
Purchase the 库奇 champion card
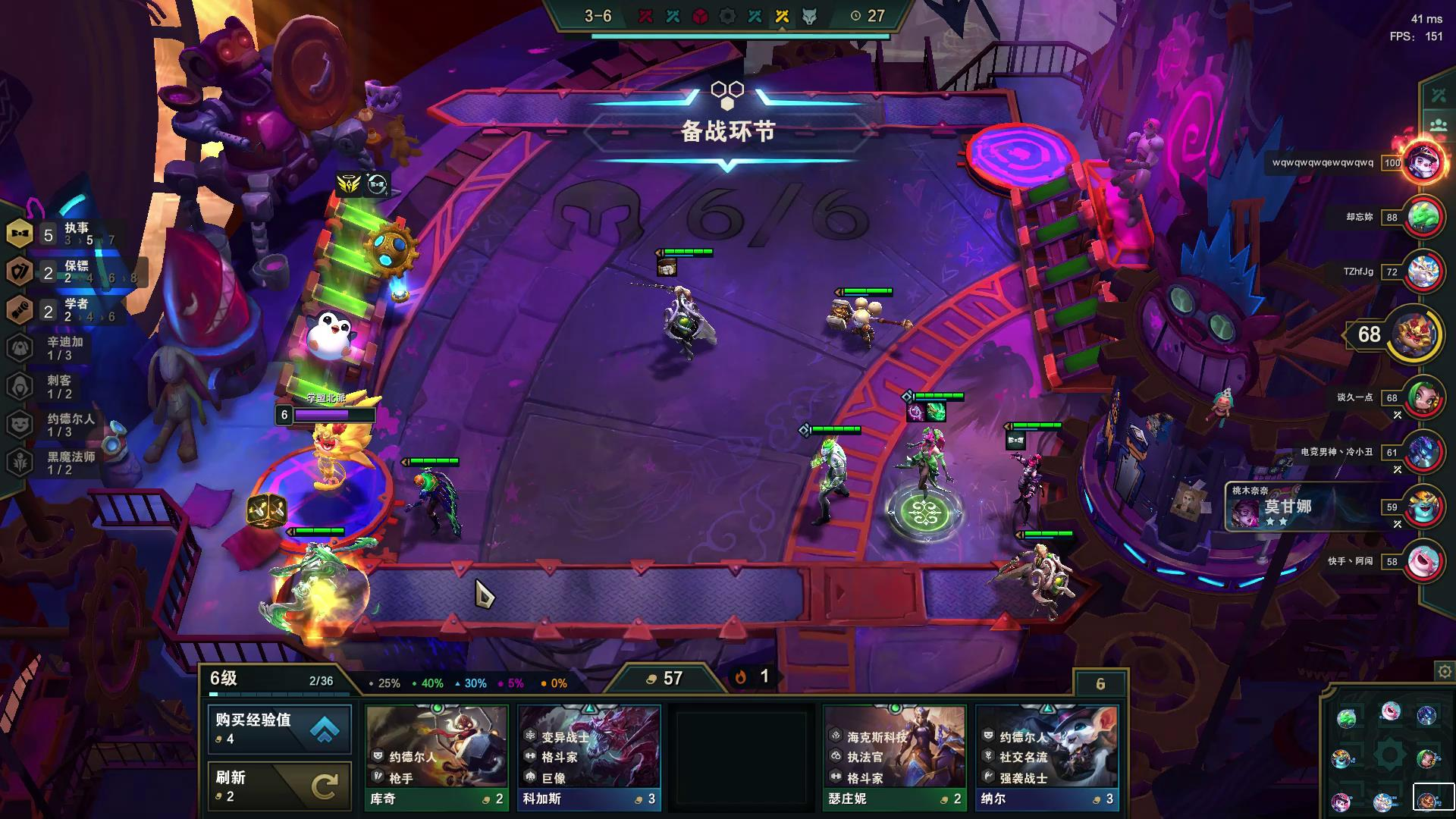coord(437,757)
